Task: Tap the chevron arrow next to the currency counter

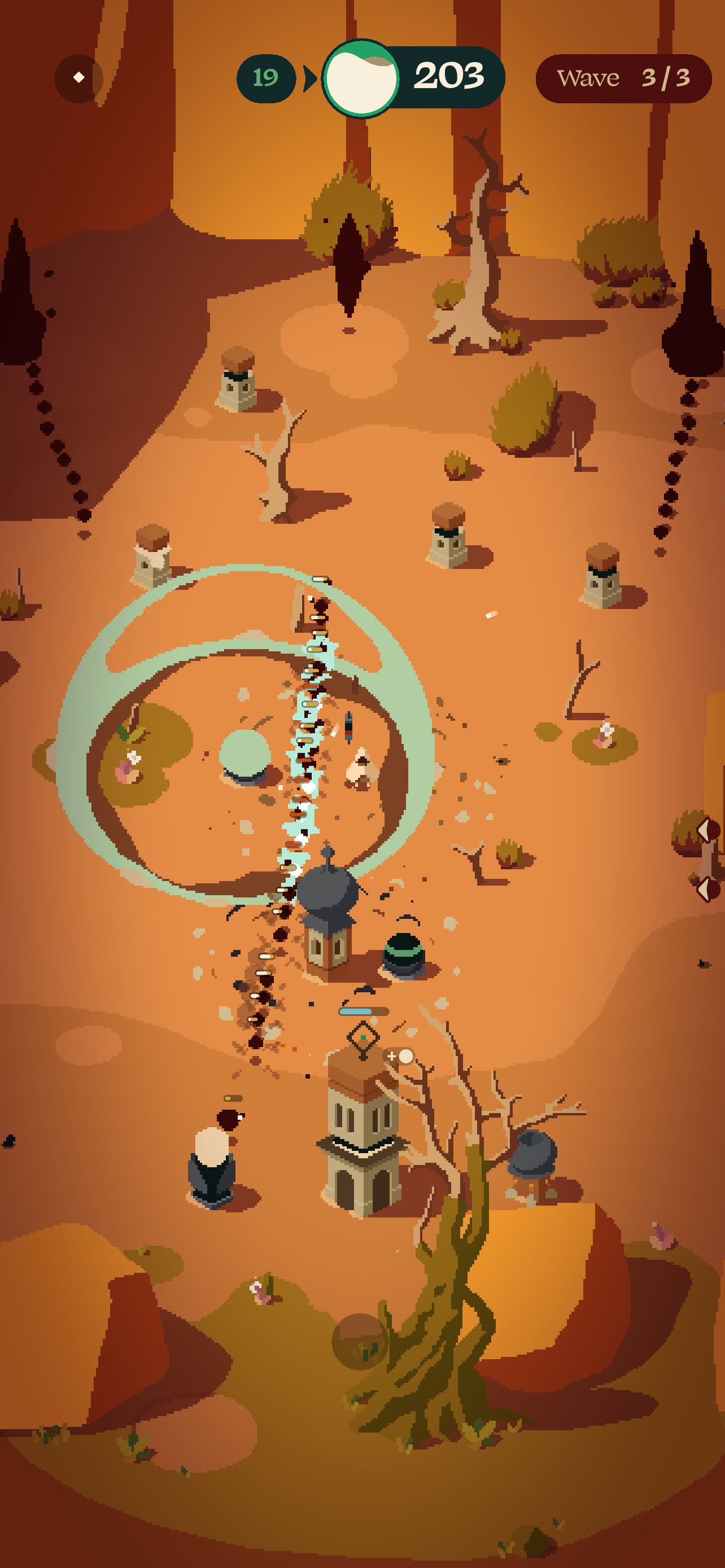Action: 311,77
